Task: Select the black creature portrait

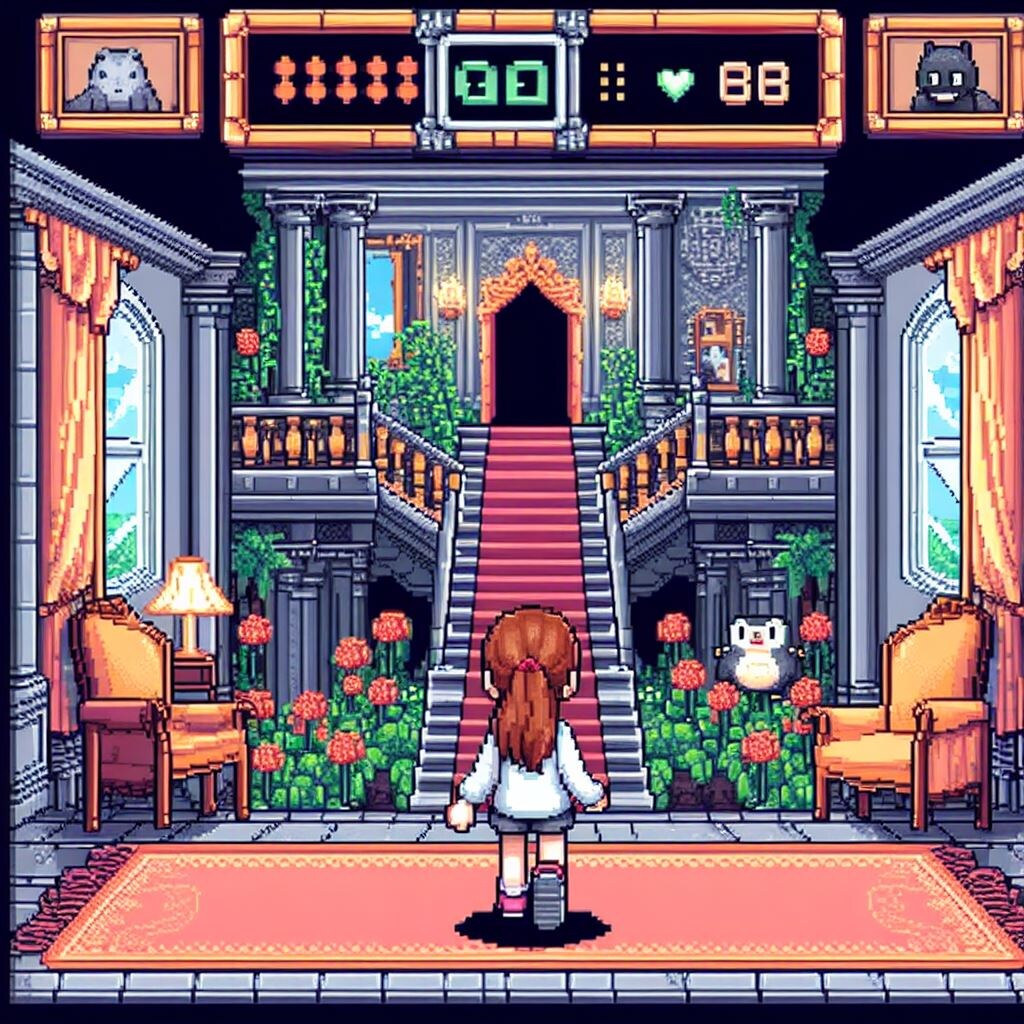Action: coord(946,75)
